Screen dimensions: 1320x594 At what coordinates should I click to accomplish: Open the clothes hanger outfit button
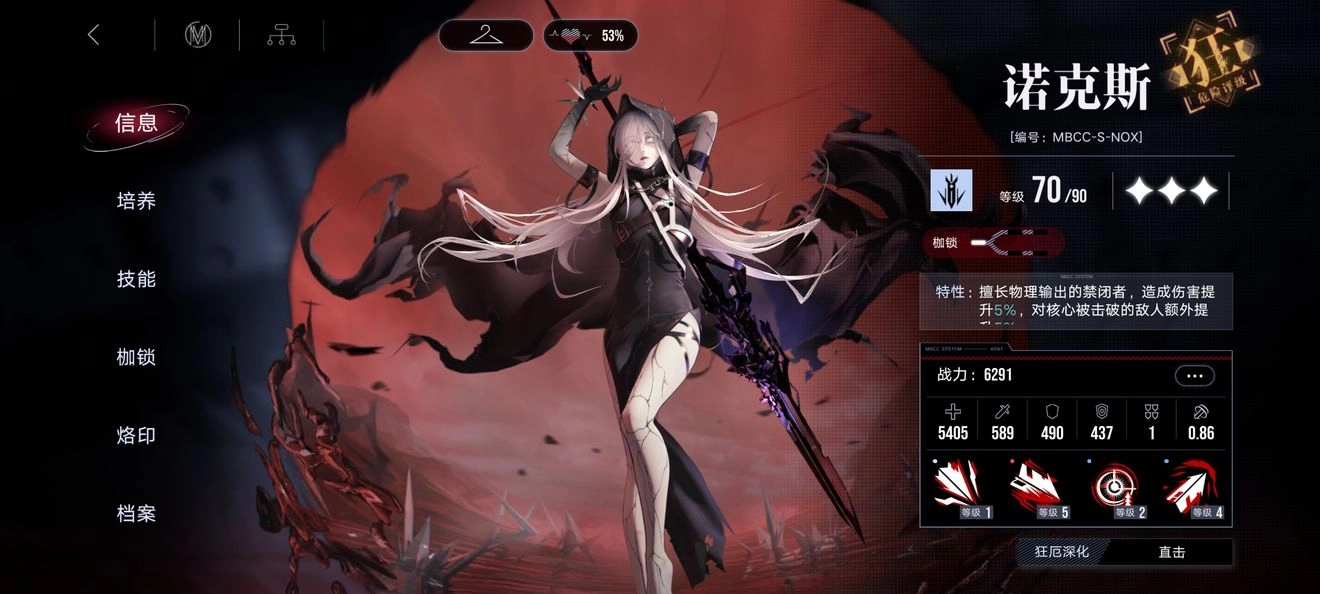tap(485, 35)
